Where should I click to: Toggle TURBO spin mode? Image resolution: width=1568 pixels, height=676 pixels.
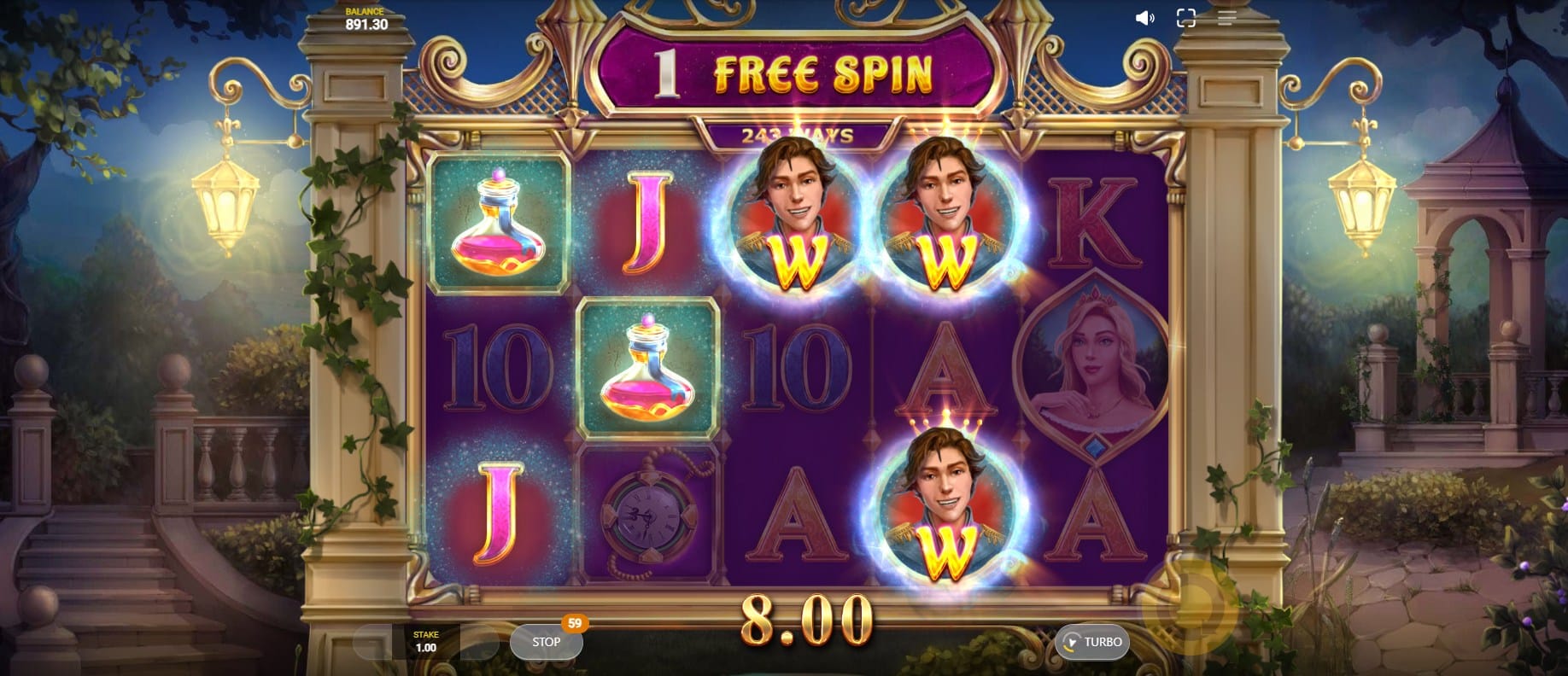coord(1092,642)
